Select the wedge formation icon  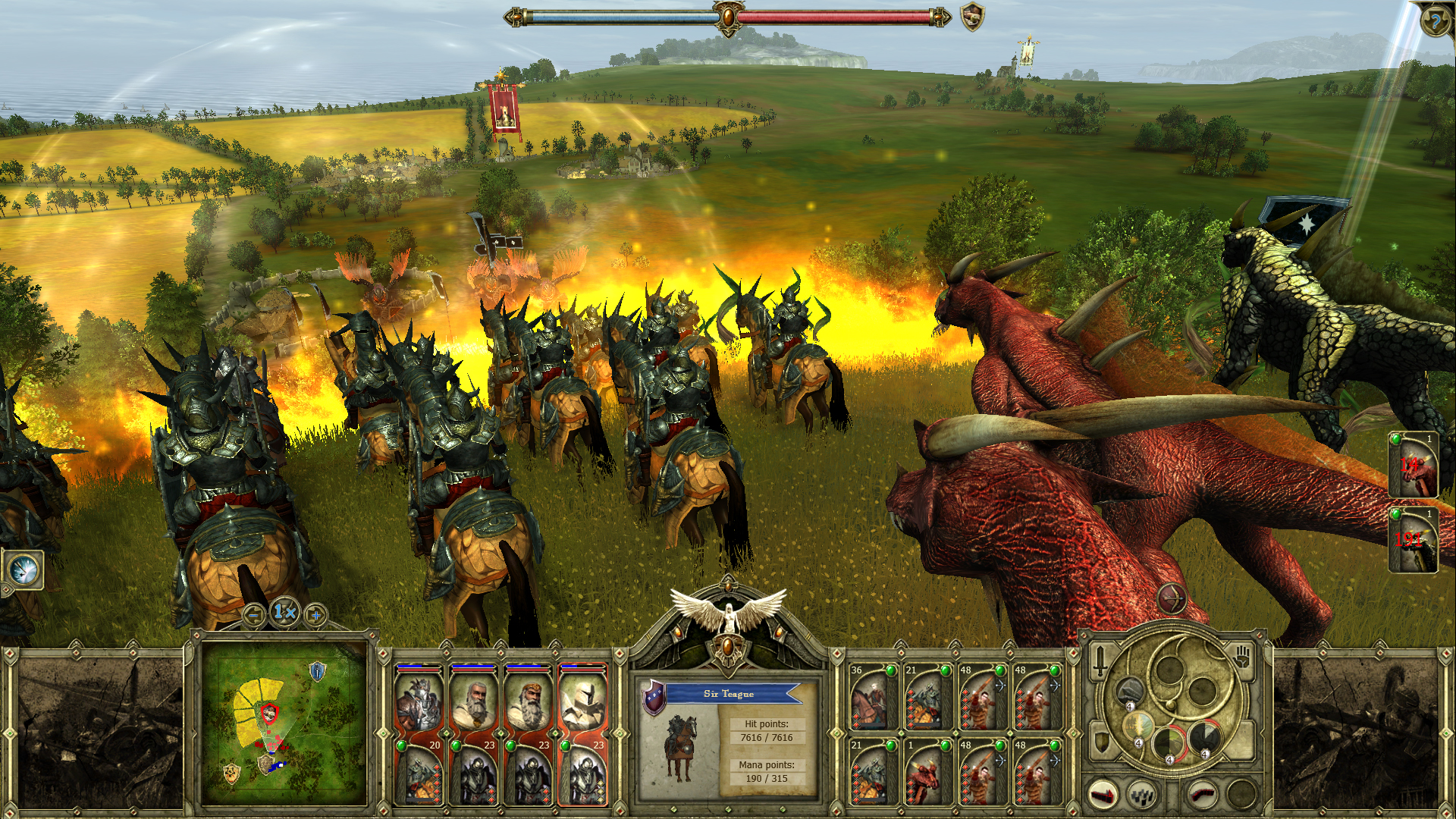pyautogui.click(x=1101, y=797)
